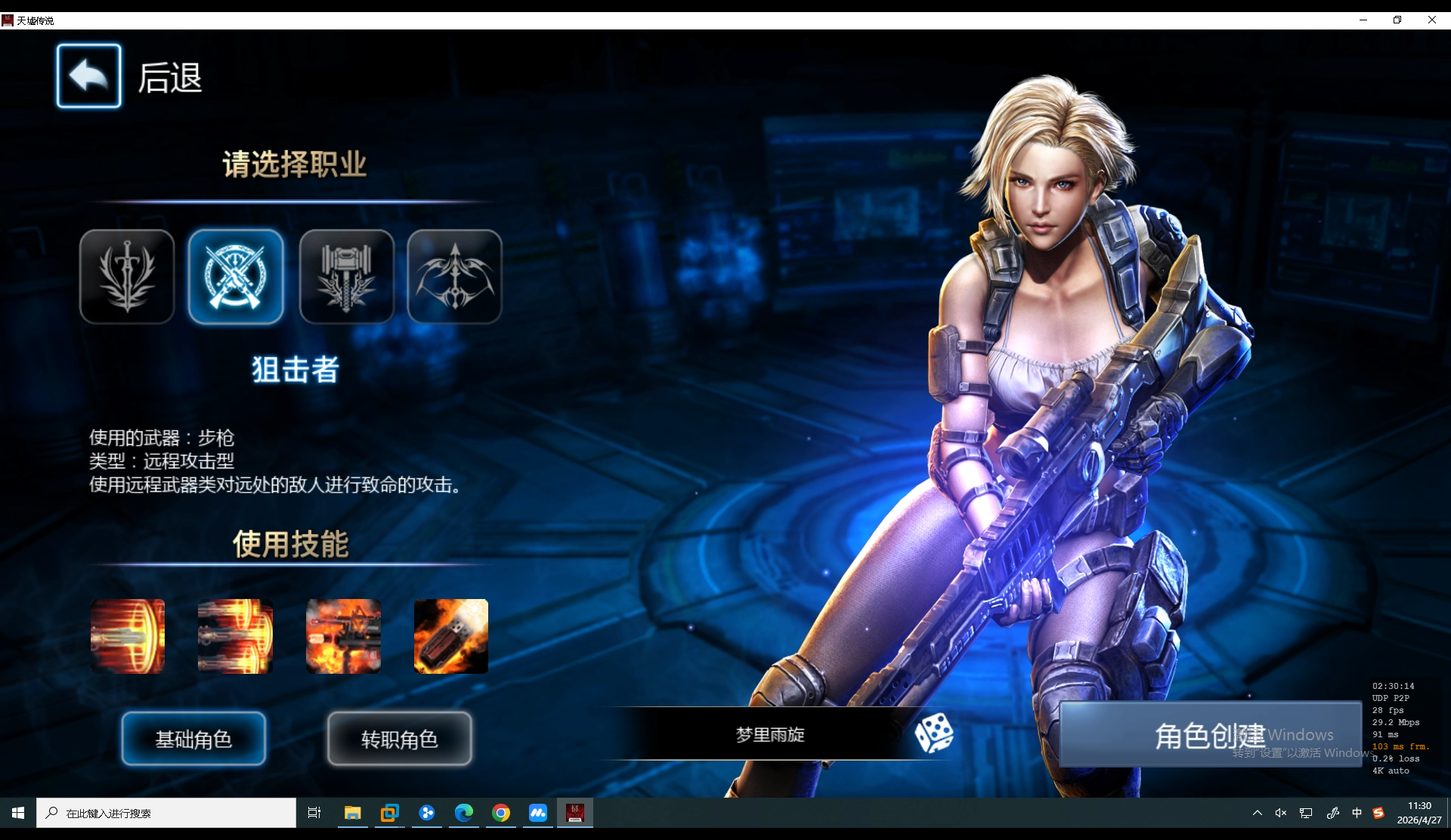The width and height of the screenshot is (1451, 840).
Task: Select the sword warrior class icon
Action: coord(126,276)
